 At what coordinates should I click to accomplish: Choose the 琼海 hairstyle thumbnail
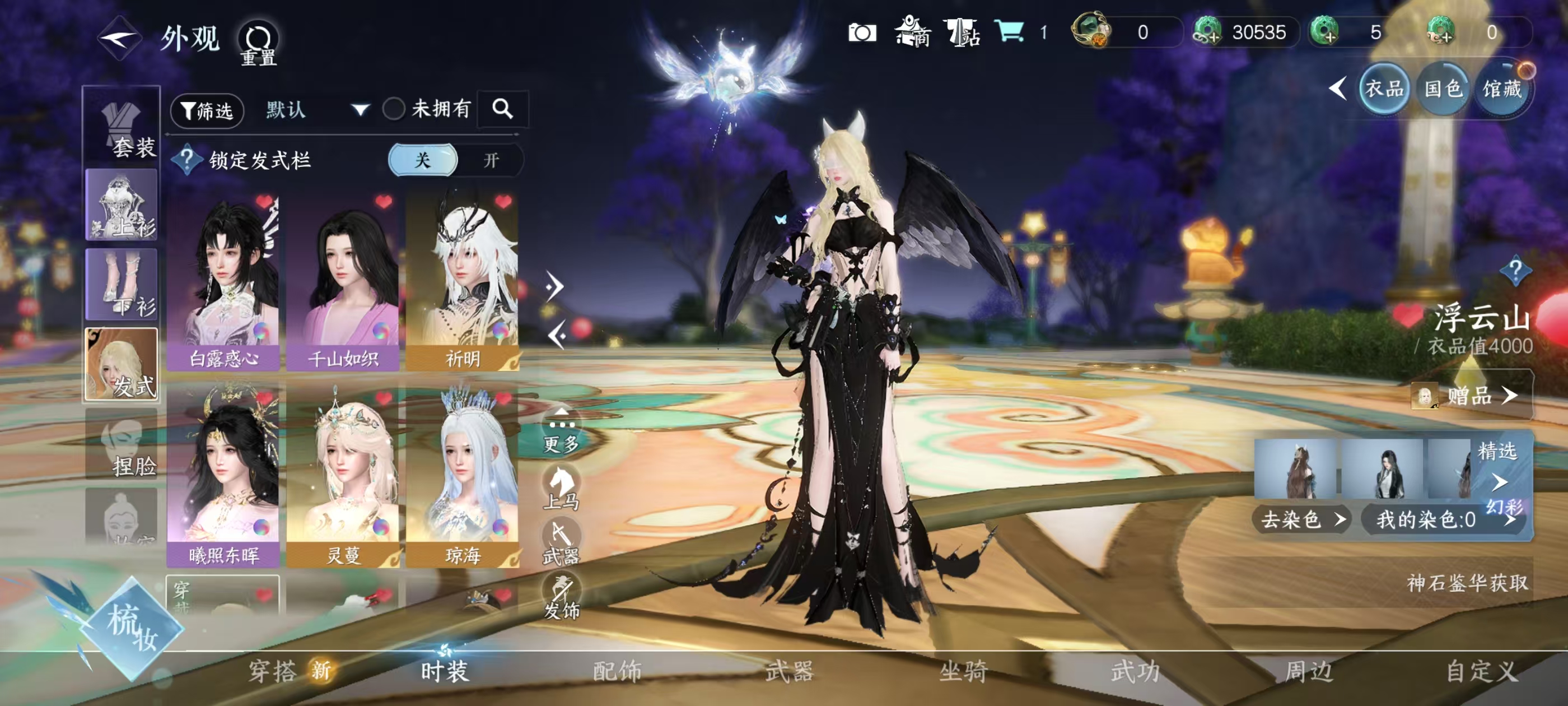tap(462, 475)
